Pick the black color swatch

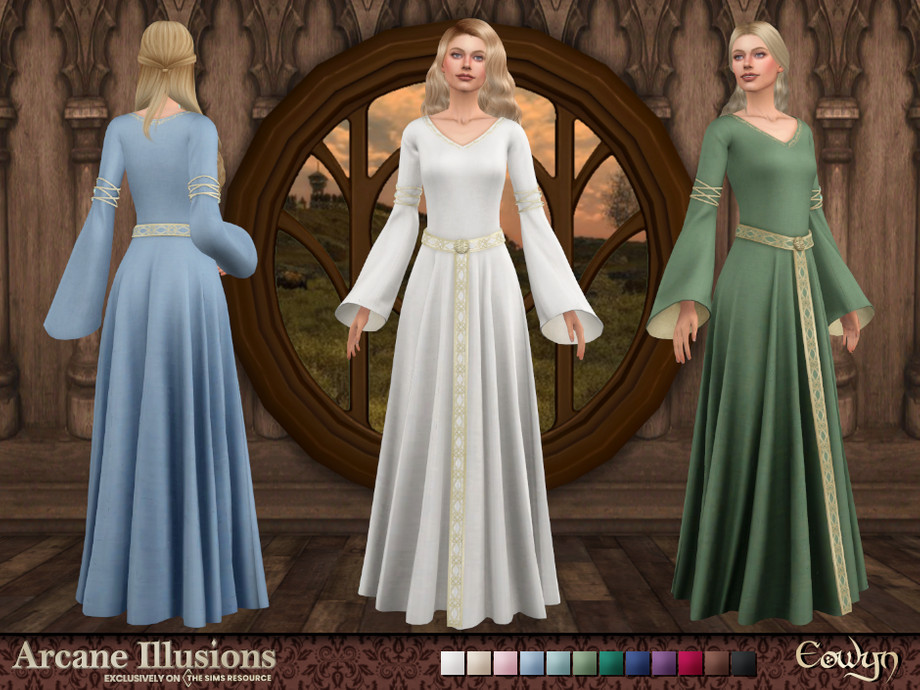[x=743, y=664]
